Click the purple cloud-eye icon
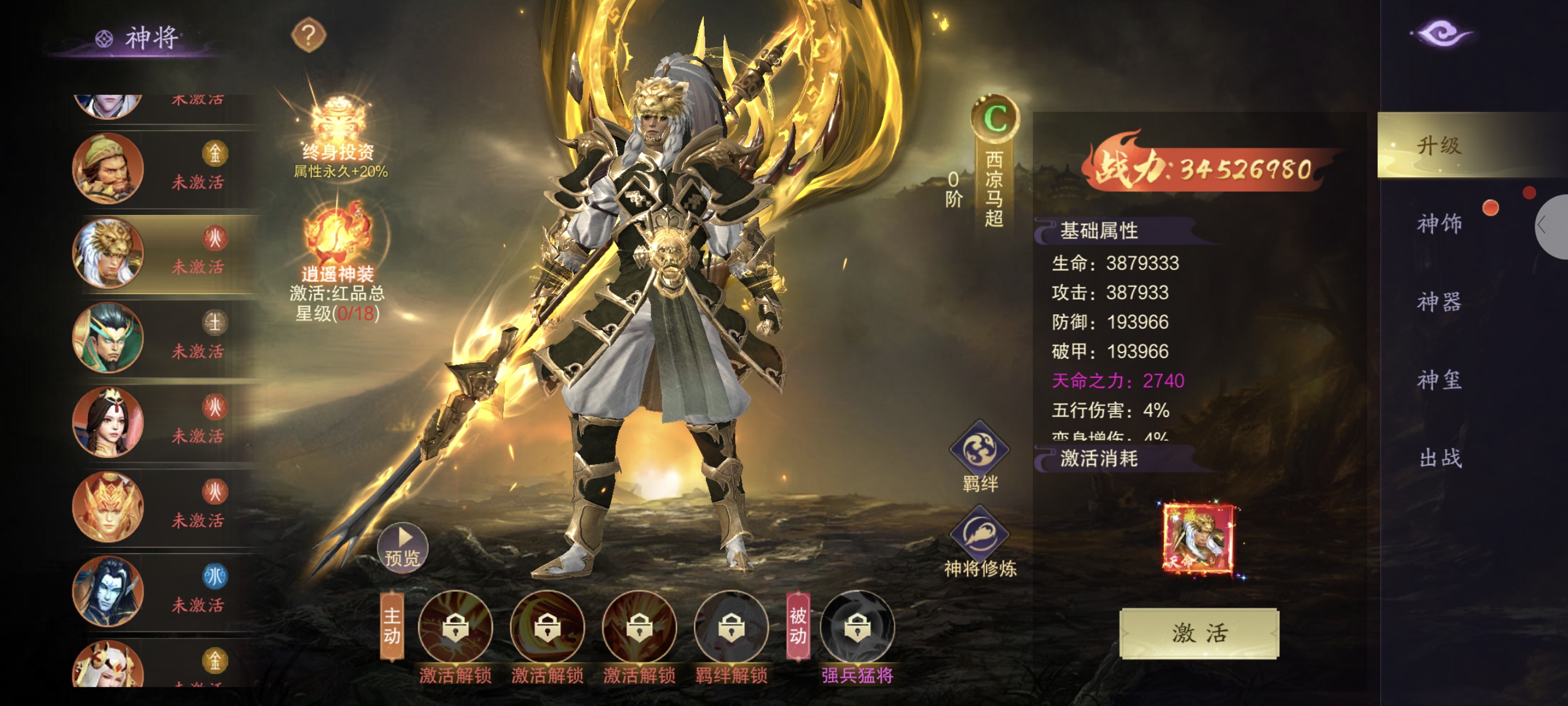 tap(1441, 33)
